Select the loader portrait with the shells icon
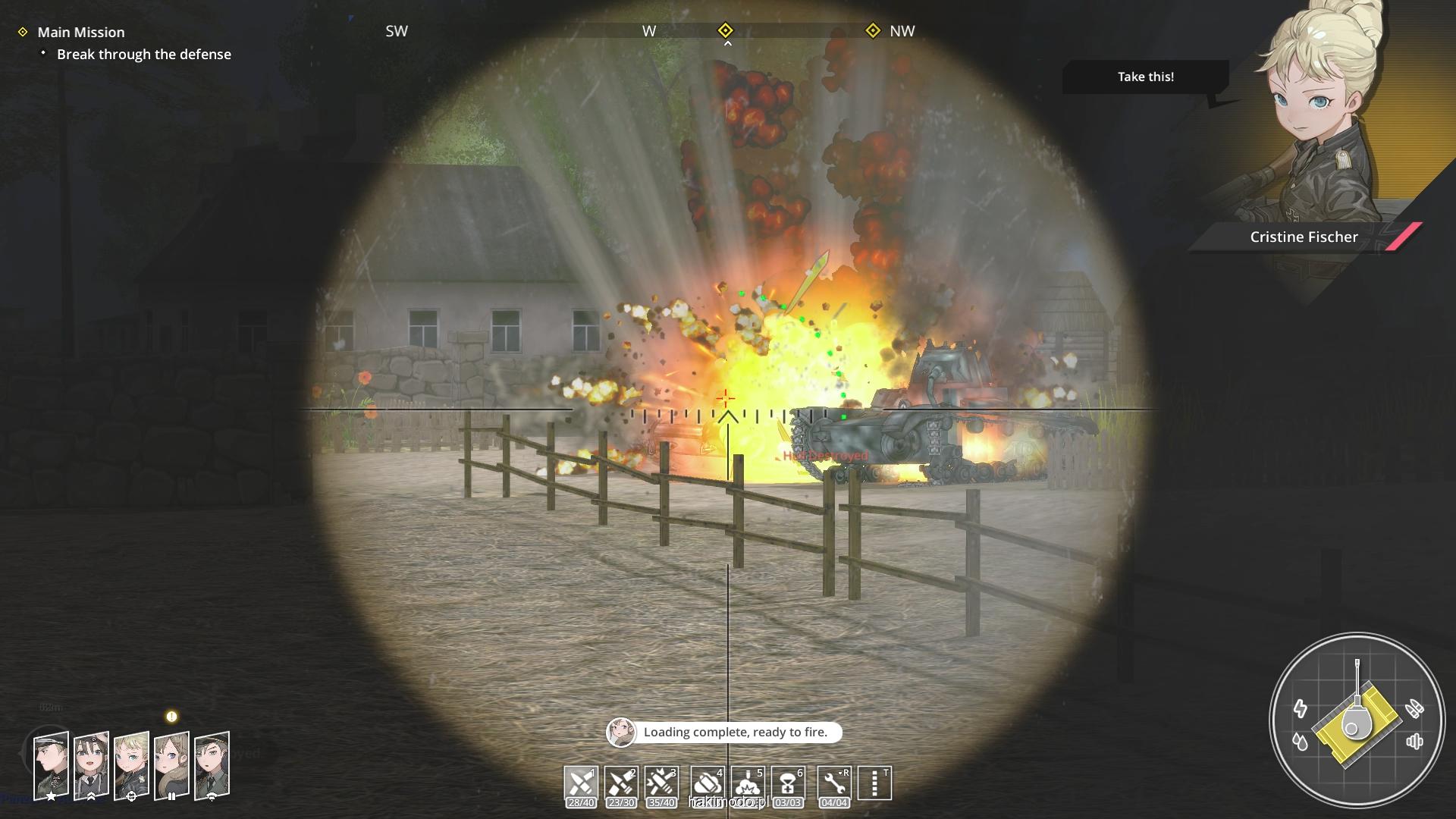The height and width of the screenshot is (819, 1456). click(171, 764)
